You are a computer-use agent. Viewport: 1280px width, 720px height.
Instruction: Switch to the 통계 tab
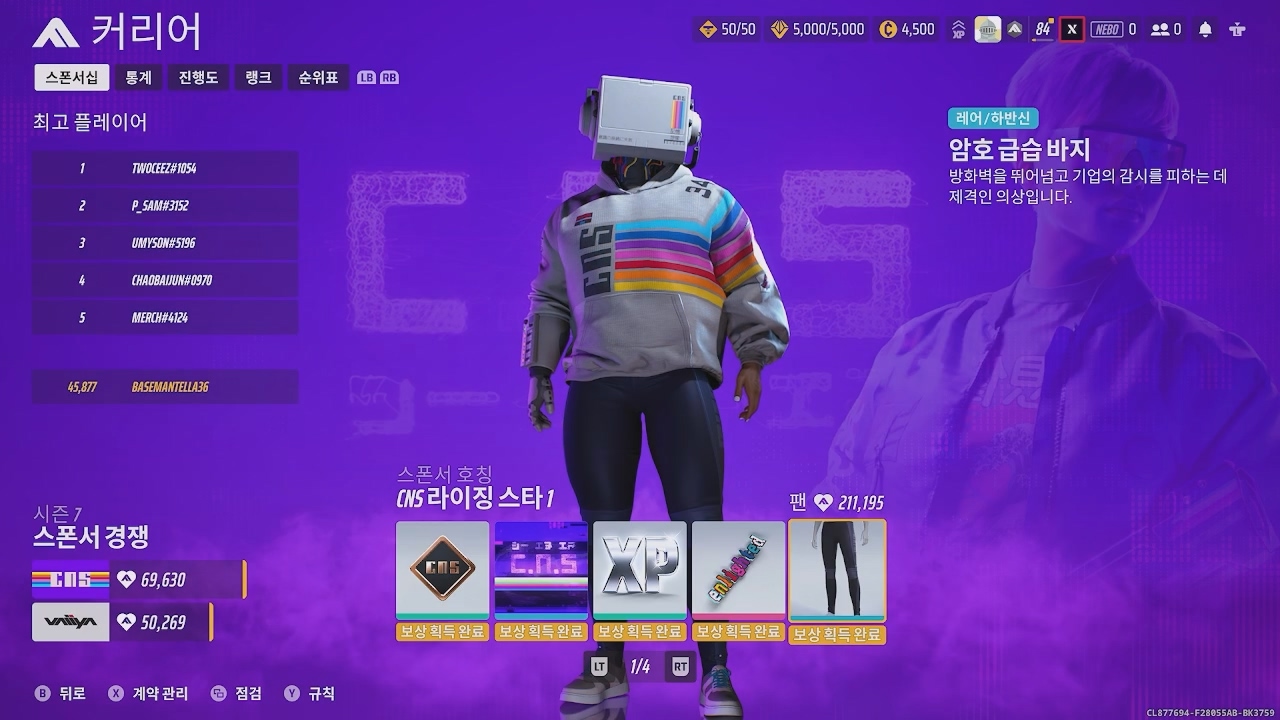pos(137,77)
